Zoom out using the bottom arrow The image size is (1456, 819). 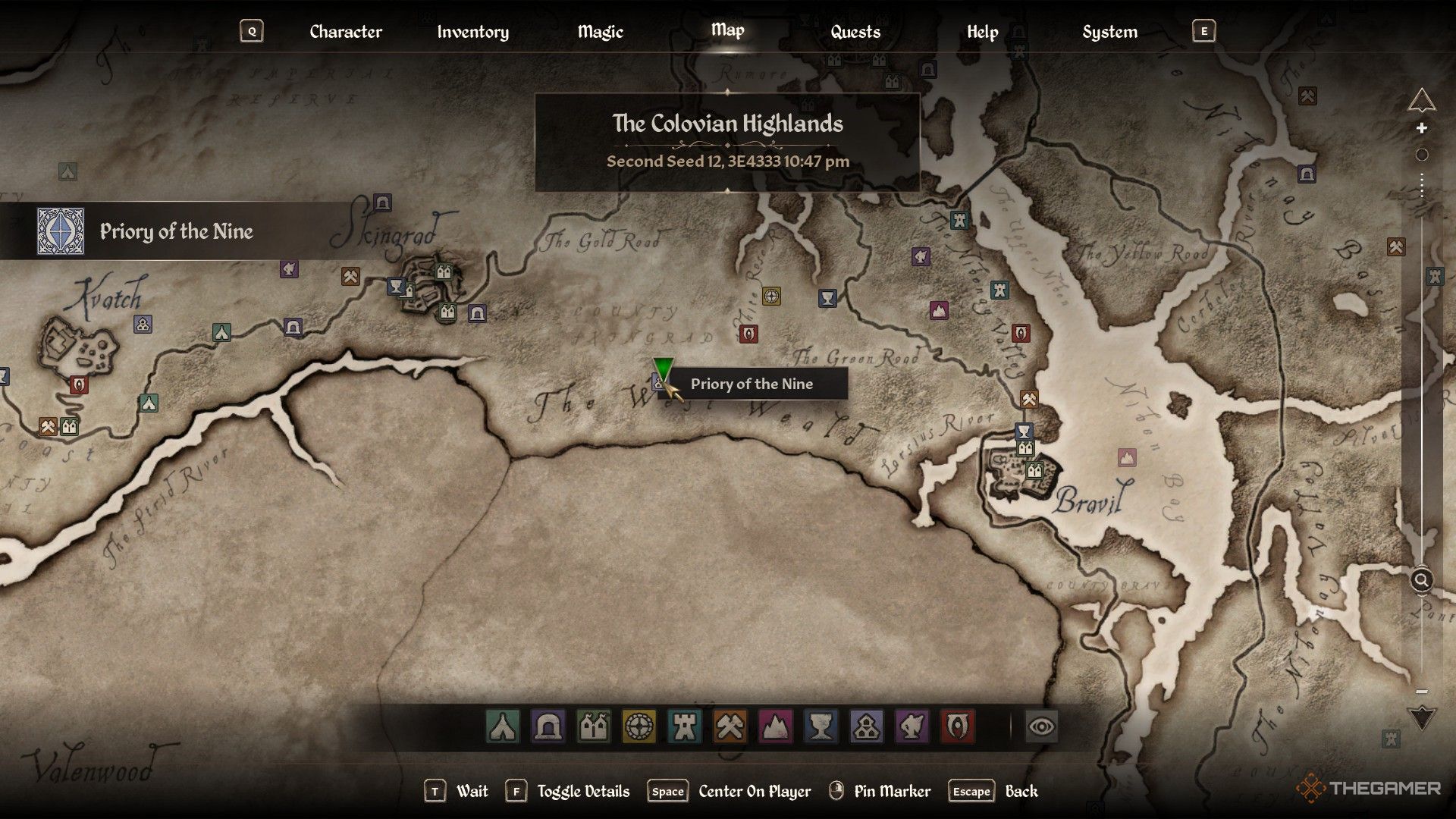[x=1422, y=717]
